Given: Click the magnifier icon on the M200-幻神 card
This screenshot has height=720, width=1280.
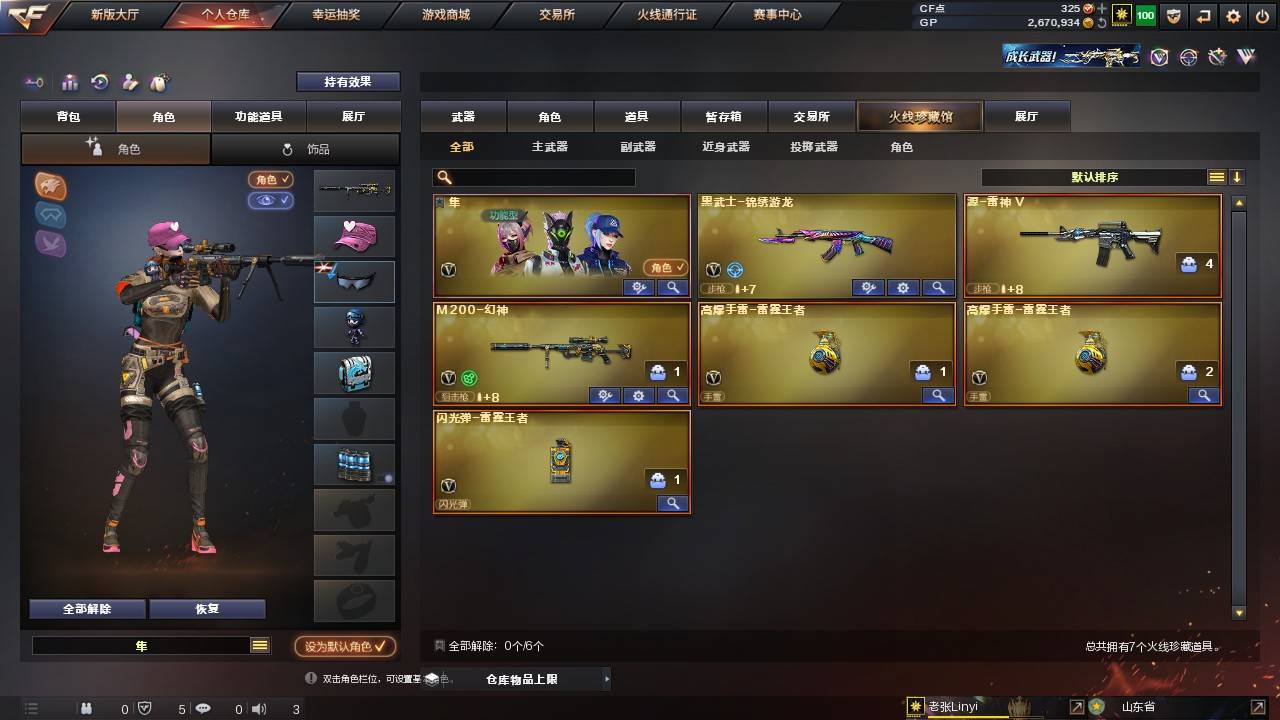Looking at the screenshot, I should tap(673, 395).
